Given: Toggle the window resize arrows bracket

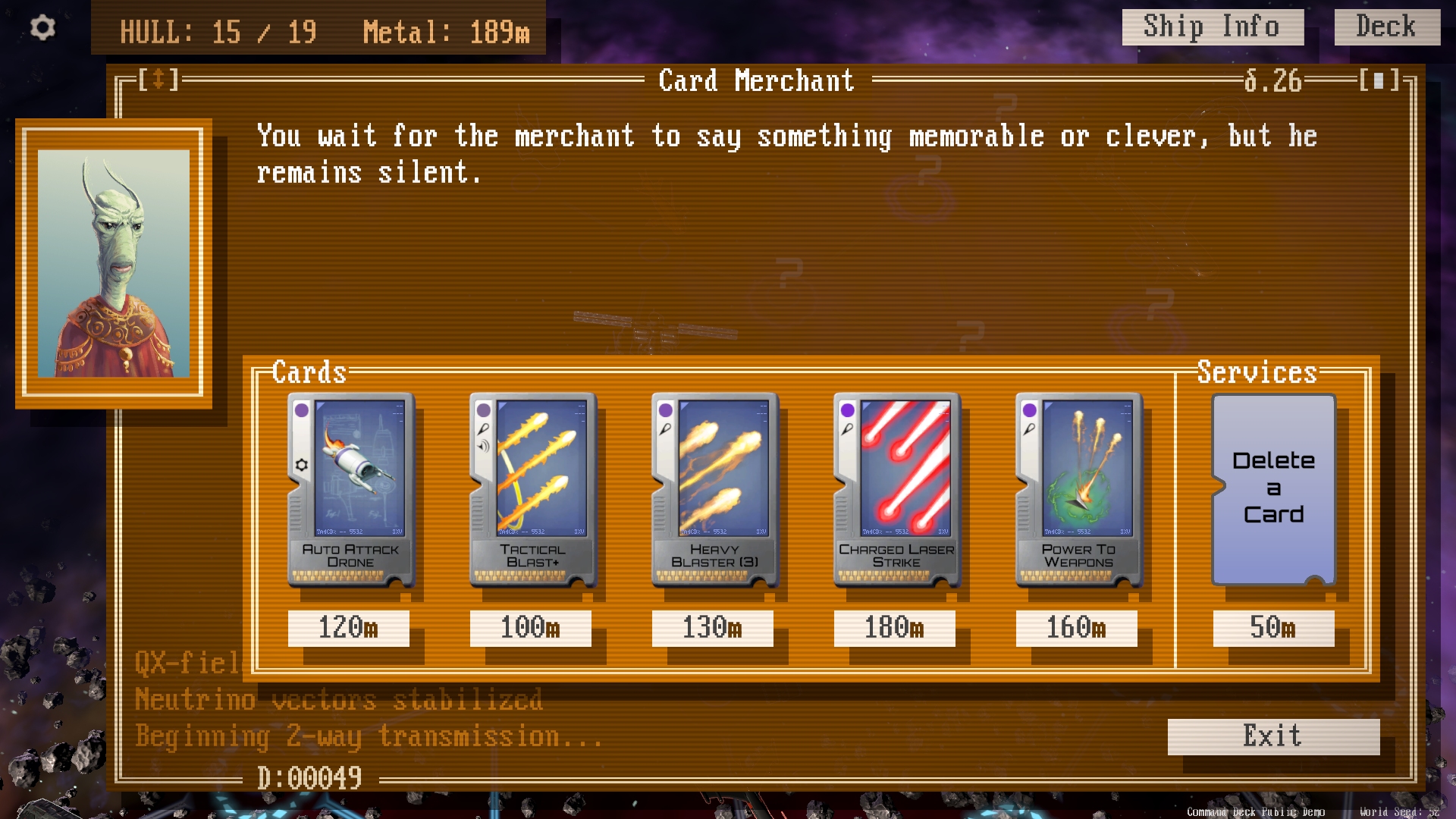Looking at the screenshot, I should click(x=158, y=80).
